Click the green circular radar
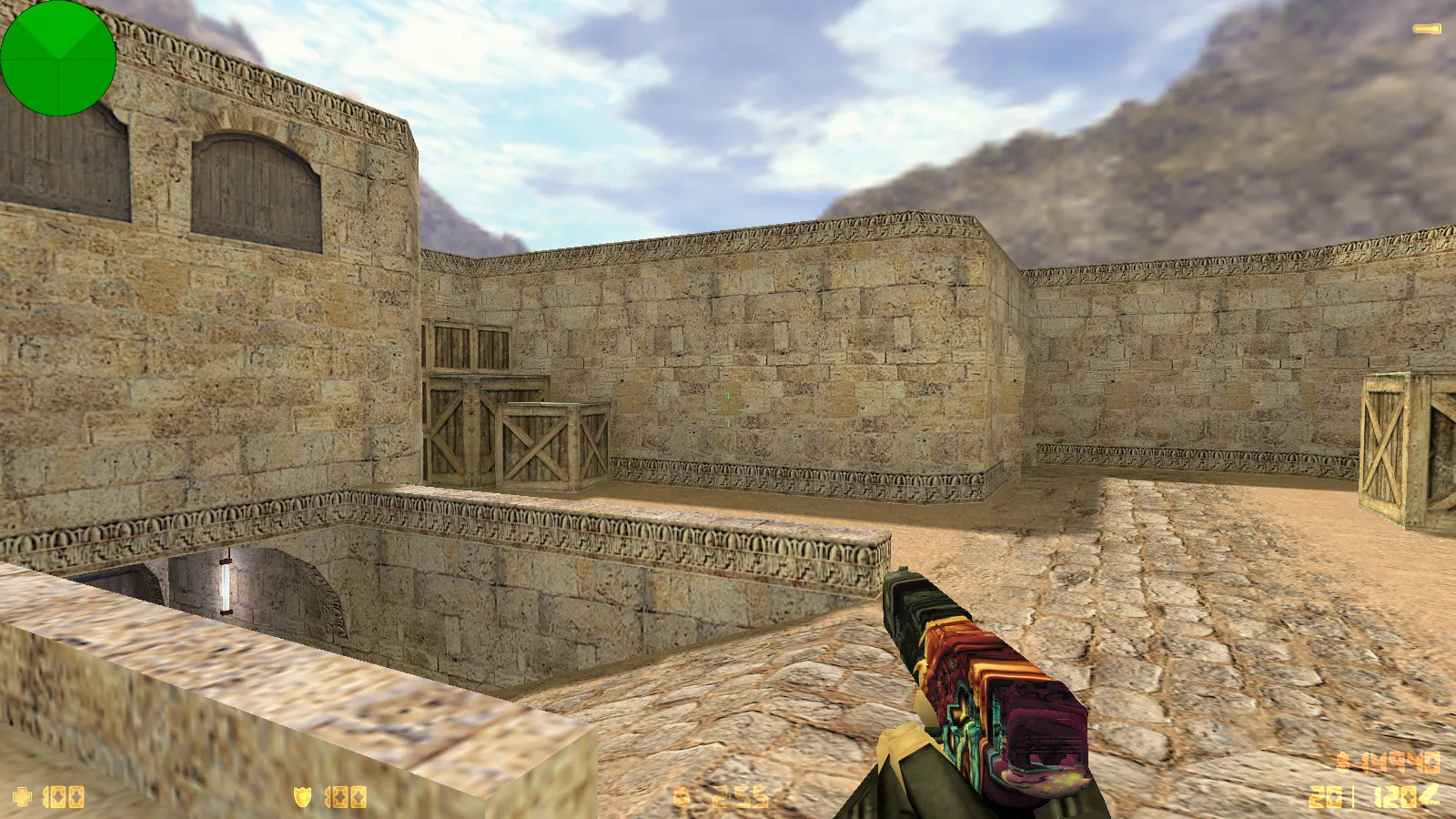Image resolution: width=1456 pixels, height=819 pixels. click(58, 58)
